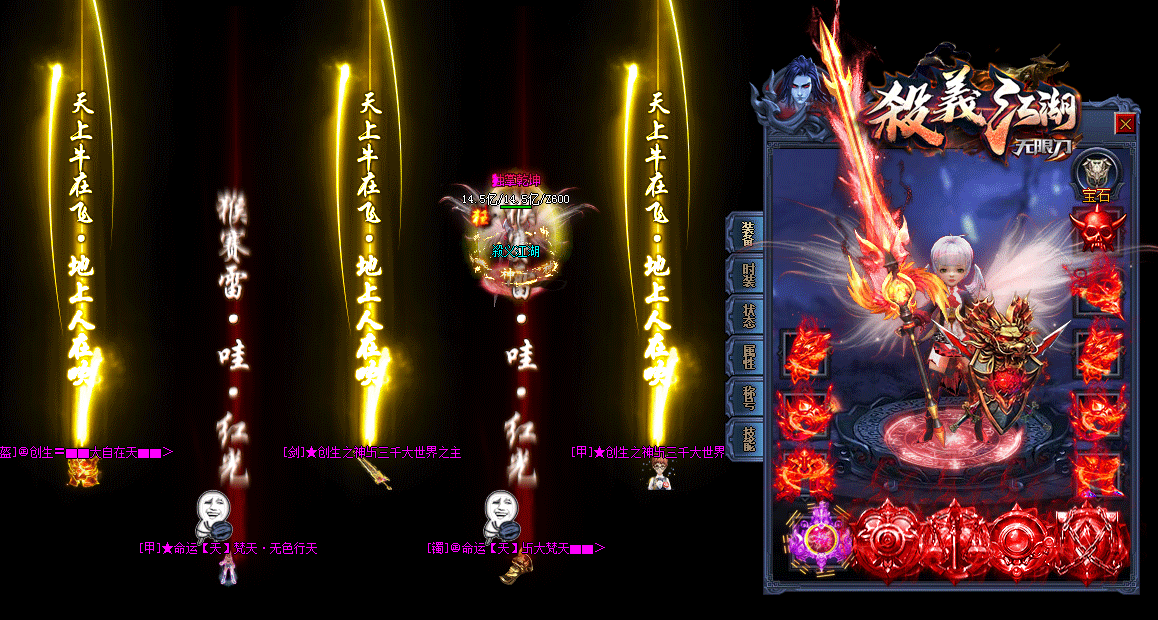Close the character equipment panel

pyautogui.click(x=1125, y=124)
